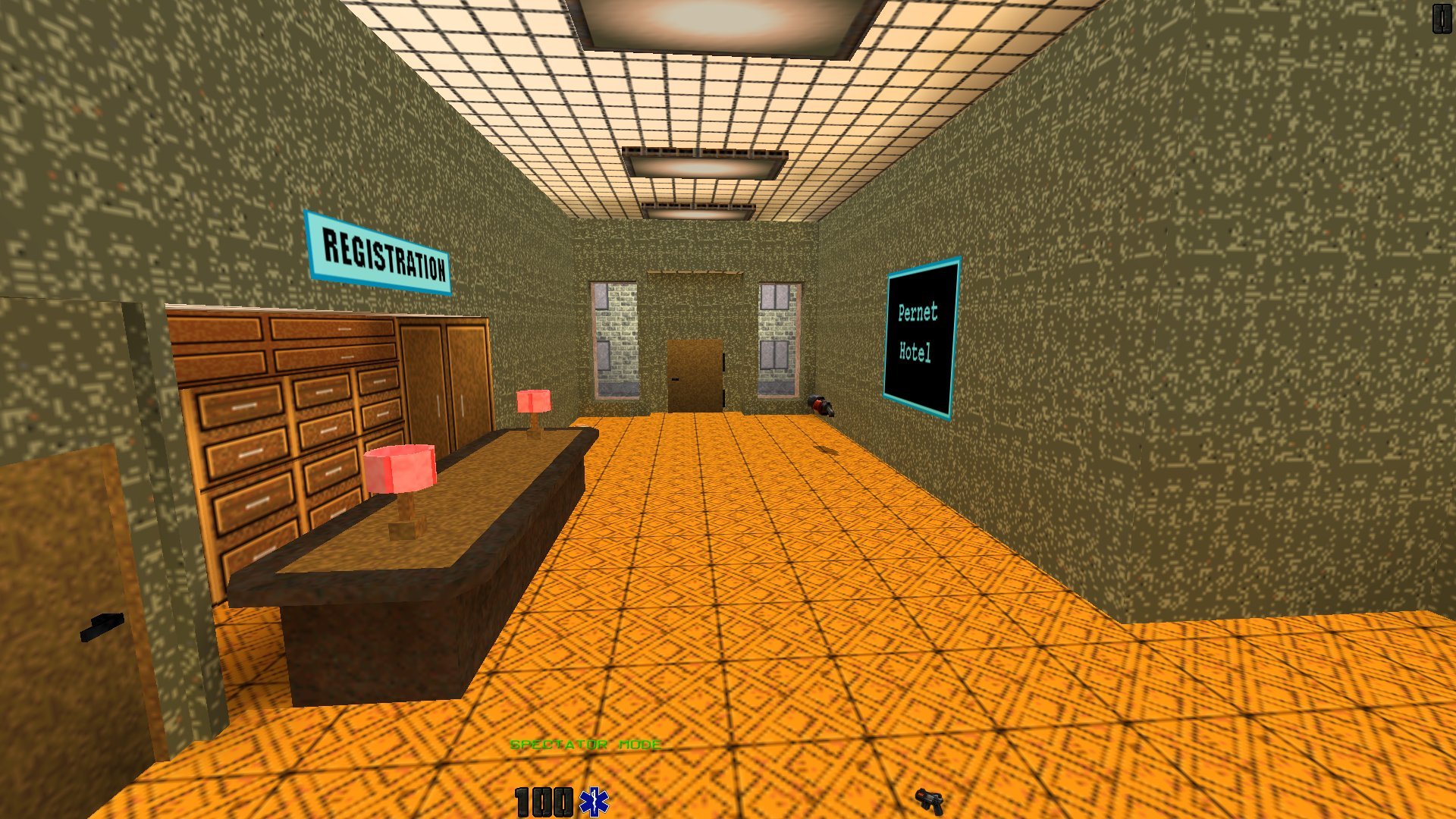Click the SPECTATOR MODE label

coord(585,744)
